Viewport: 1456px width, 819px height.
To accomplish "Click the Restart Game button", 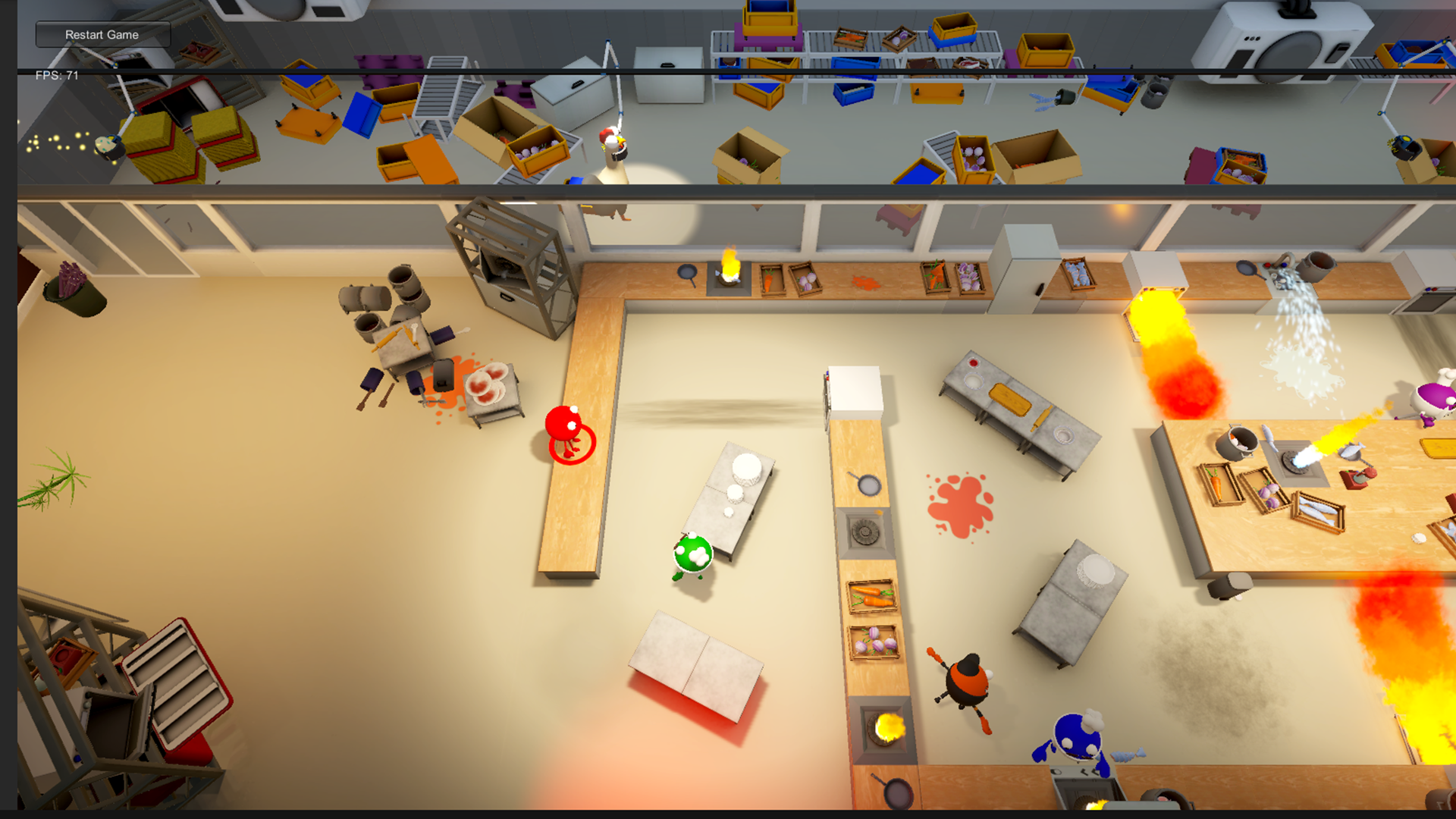I will click(x=102, y=34).
